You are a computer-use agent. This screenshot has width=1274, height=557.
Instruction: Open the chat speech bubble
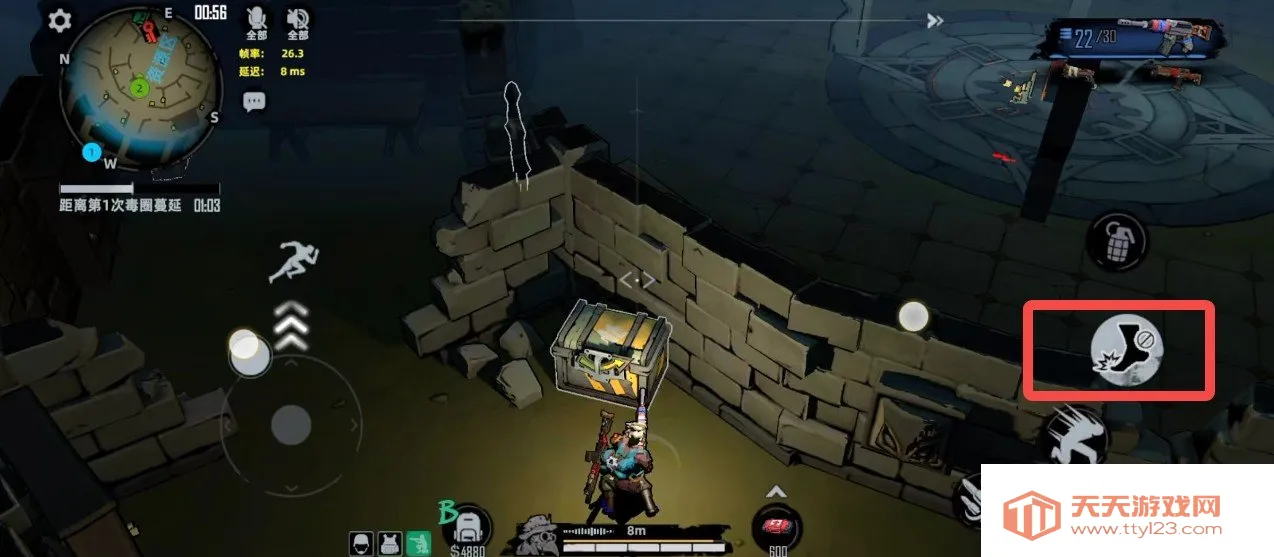click(x=254, y=101)
